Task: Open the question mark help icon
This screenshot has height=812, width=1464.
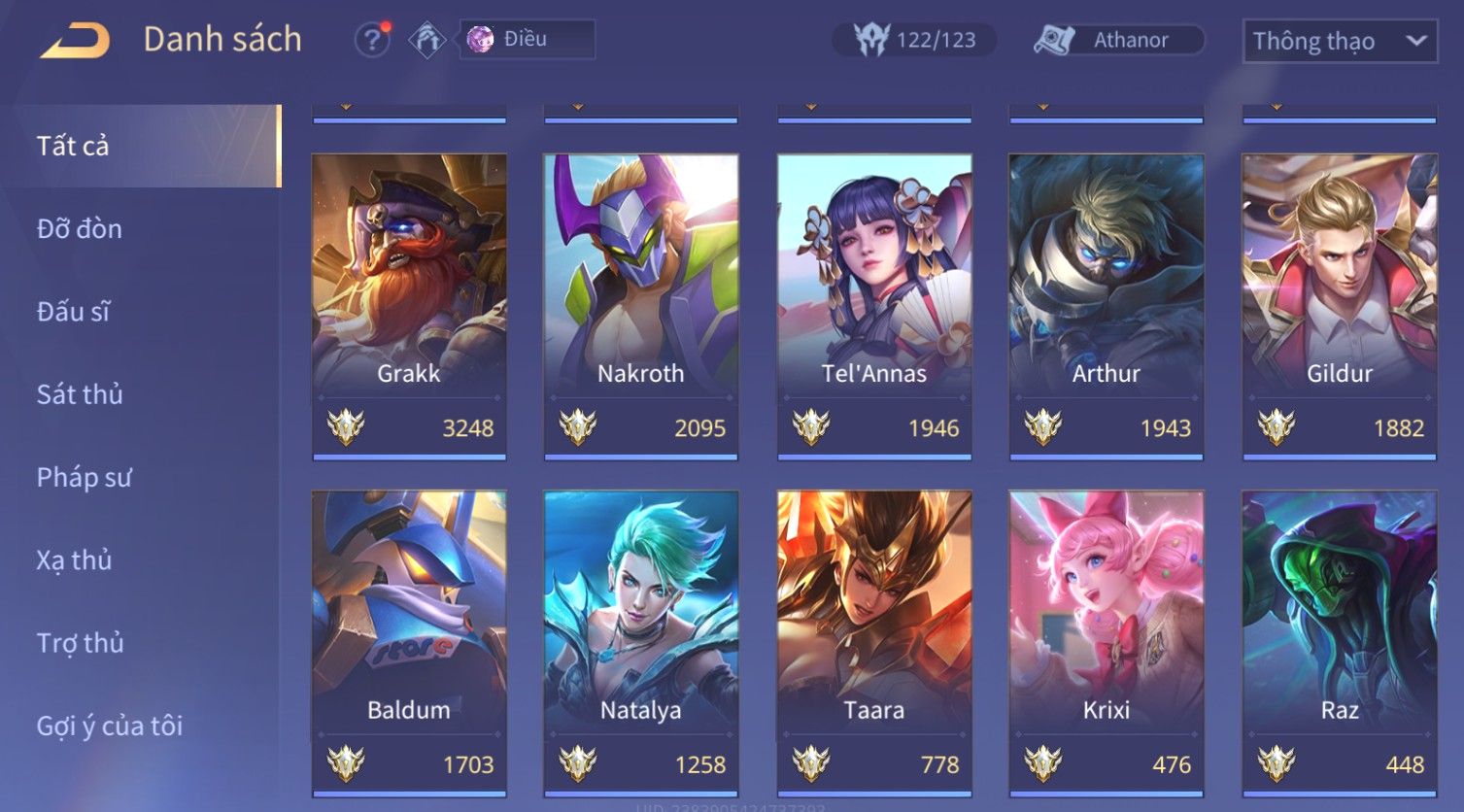Action: pyautogui.click(x=371, y=40)
